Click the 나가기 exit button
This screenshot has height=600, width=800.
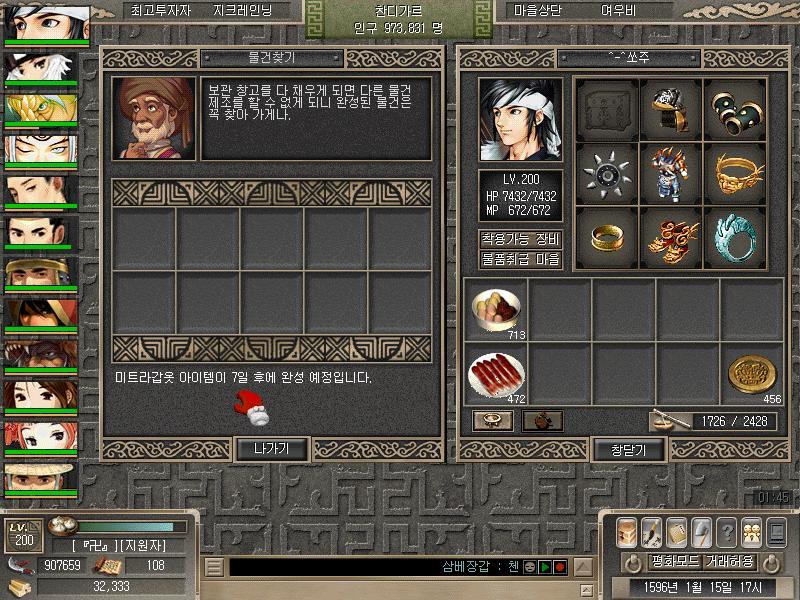tap(271, 449)
